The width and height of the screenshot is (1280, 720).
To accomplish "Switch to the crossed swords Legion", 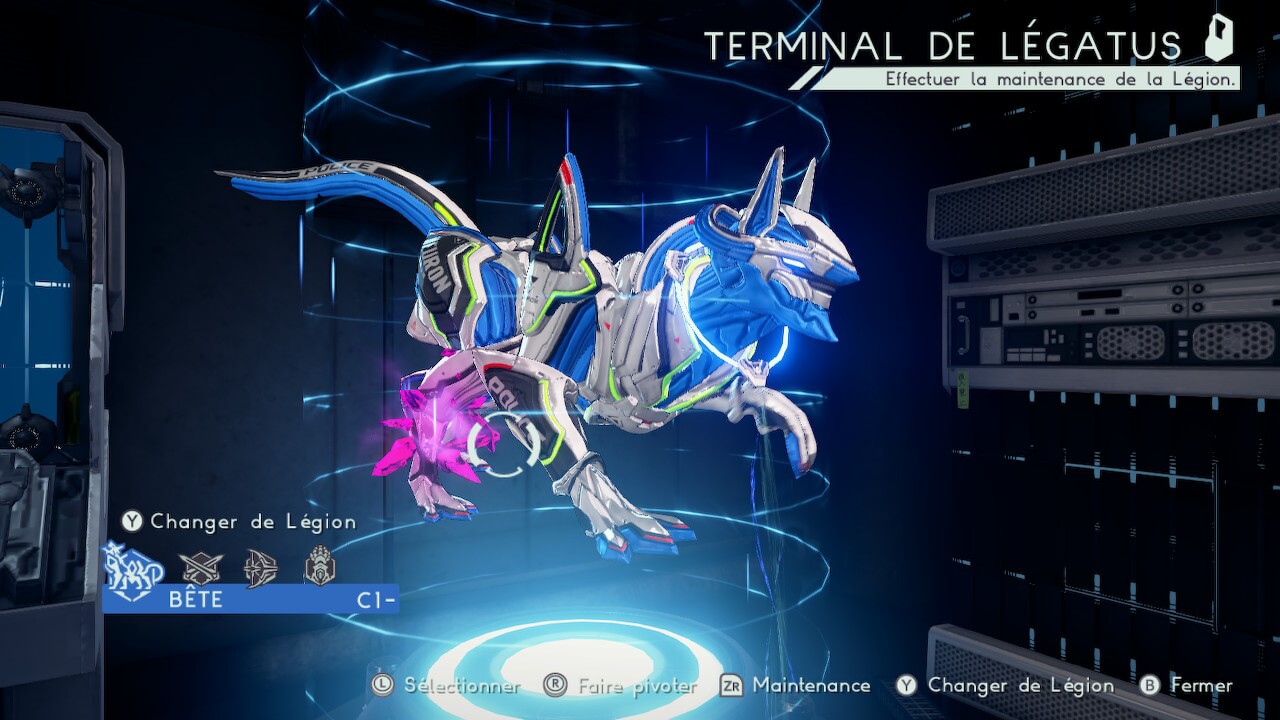I will [199, 568].
